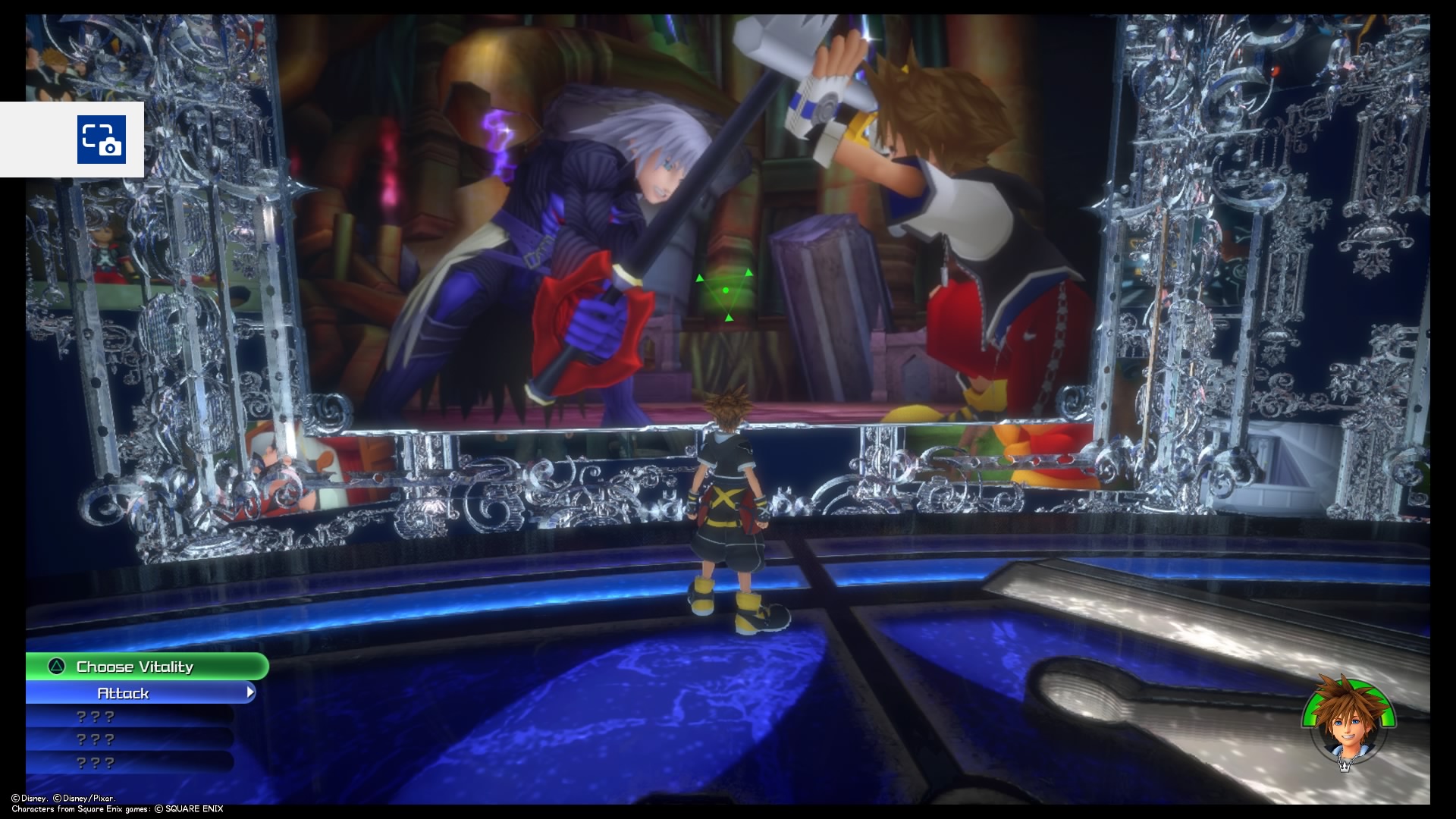Select the first ??? command slot

(97, 715)
